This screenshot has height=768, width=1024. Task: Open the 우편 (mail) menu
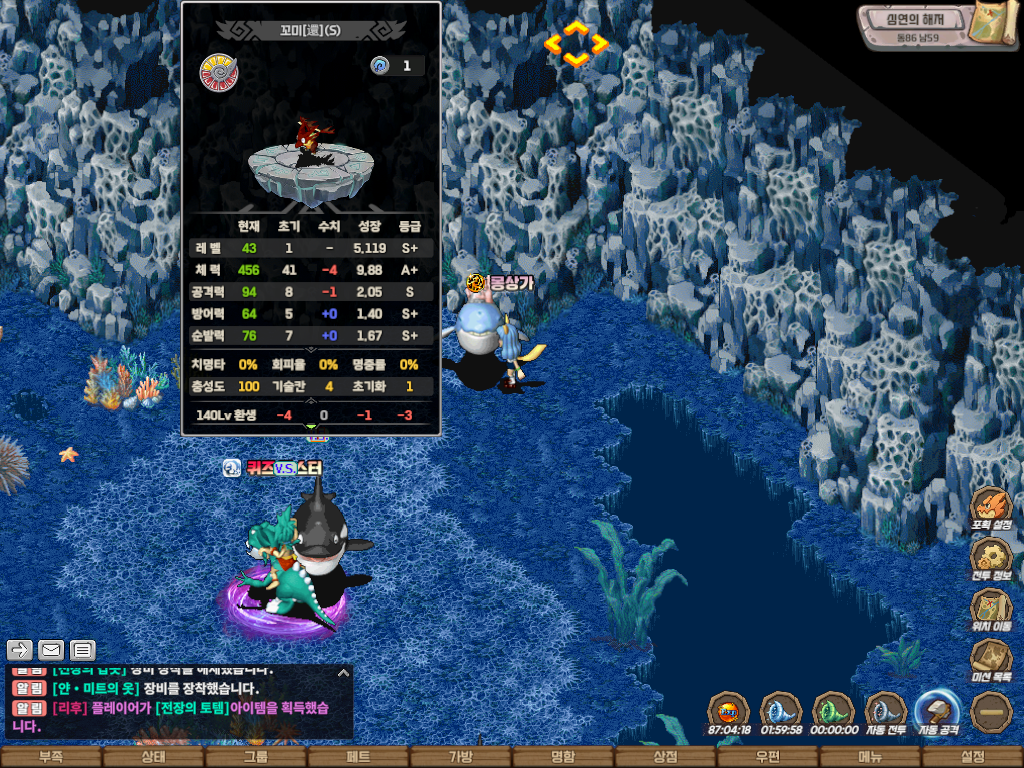768,757
